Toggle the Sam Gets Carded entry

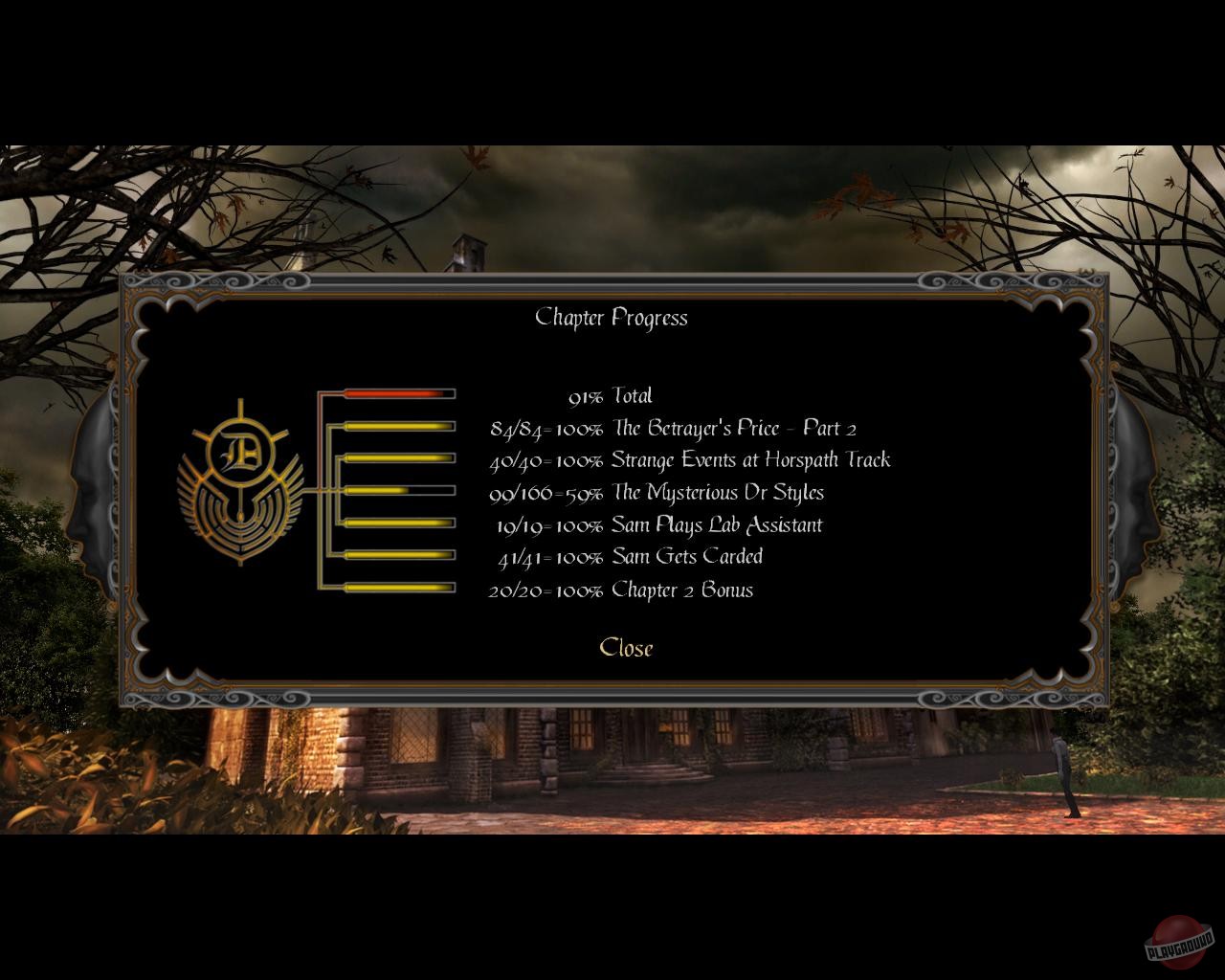(x=632, y=556)
